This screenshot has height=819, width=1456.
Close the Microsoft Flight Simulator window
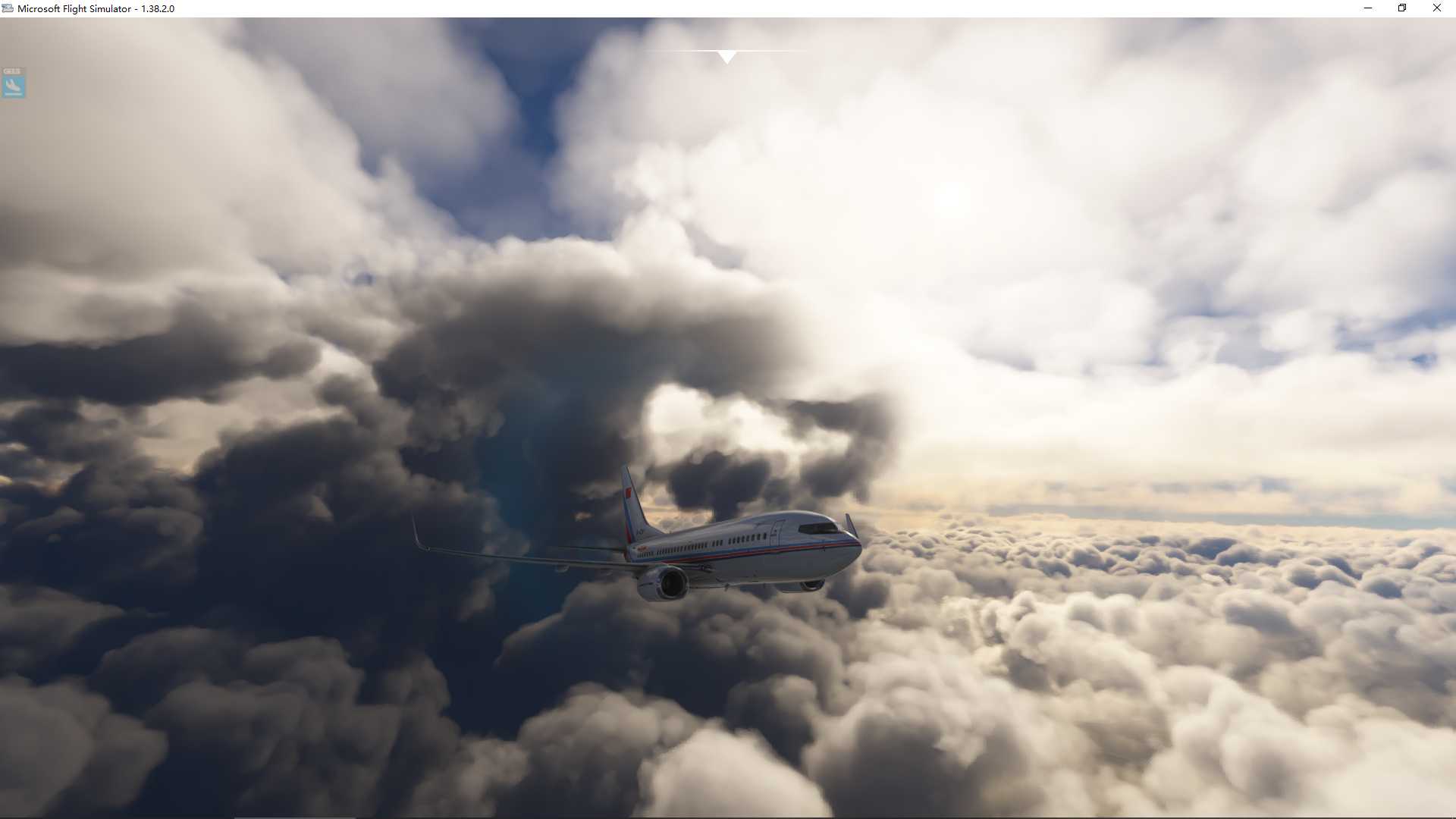pos(1436,8)
